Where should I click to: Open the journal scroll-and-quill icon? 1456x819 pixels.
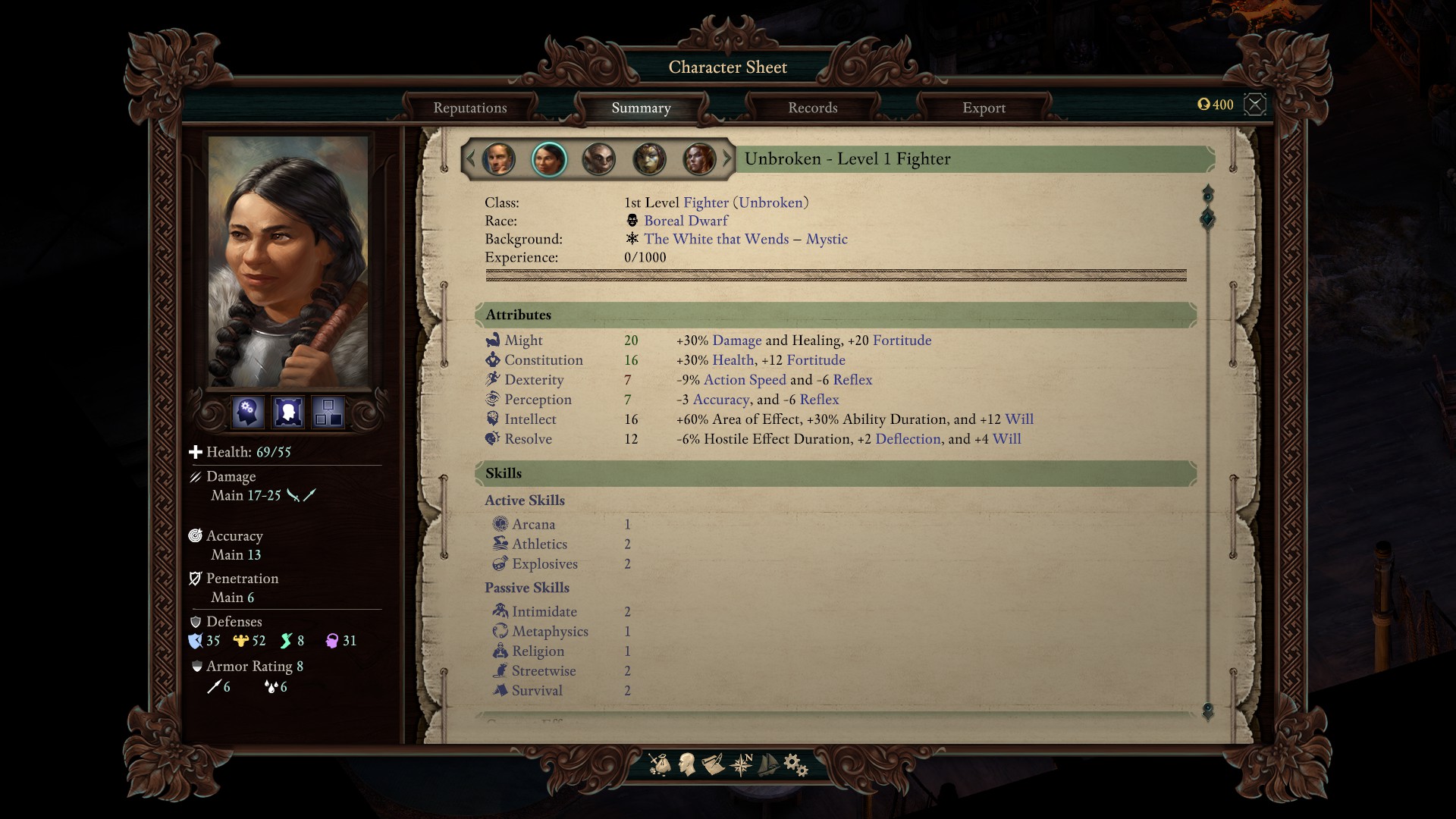tap(713, 764)
